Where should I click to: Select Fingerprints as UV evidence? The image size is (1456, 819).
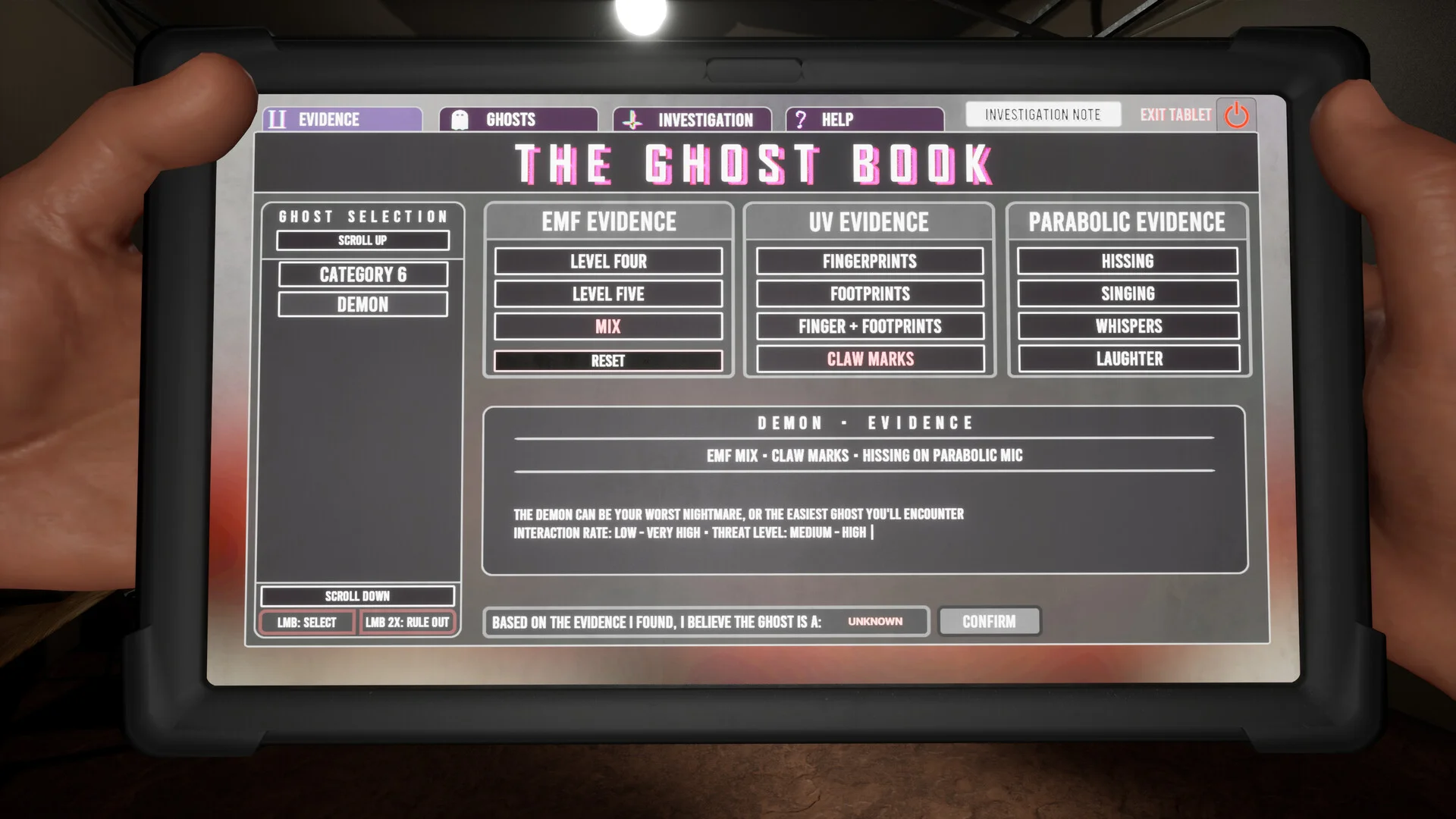(870, 262)
